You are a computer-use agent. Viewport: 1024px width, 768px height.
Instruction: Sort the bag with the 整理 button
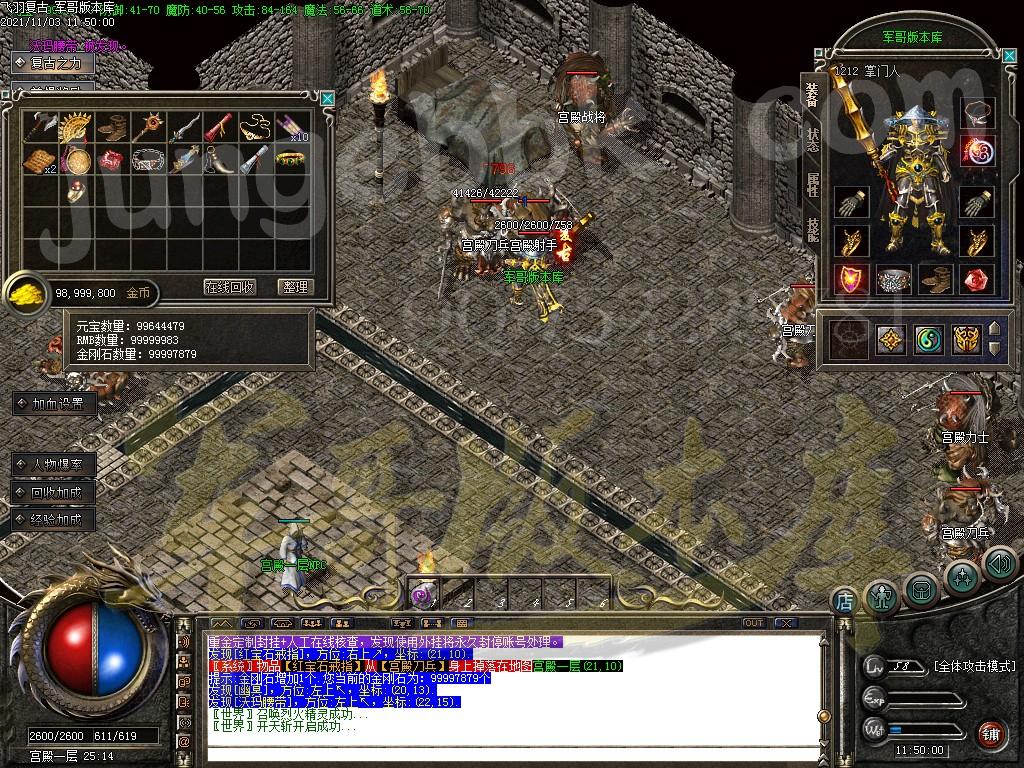295,287
